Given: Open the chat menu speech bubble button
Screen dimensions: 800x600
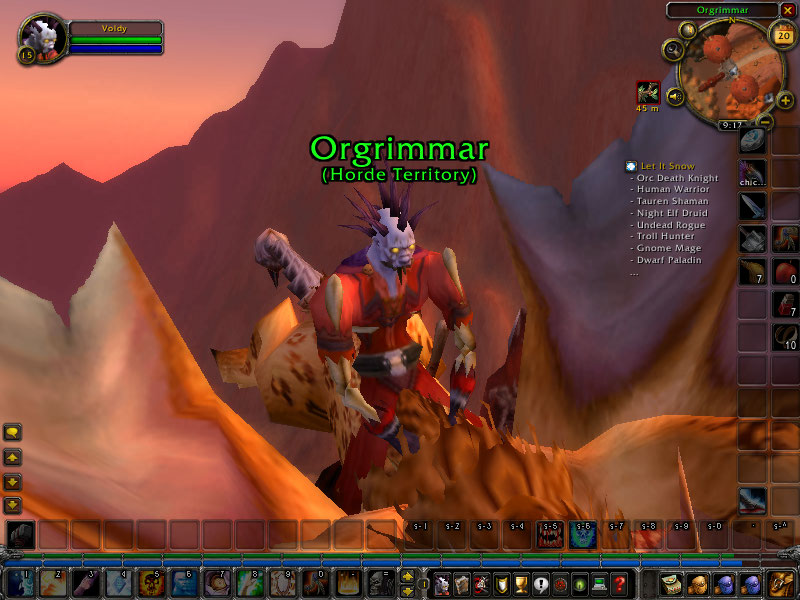Looking at the screenshot, I should pyautogui.click(x=13, y=432).
